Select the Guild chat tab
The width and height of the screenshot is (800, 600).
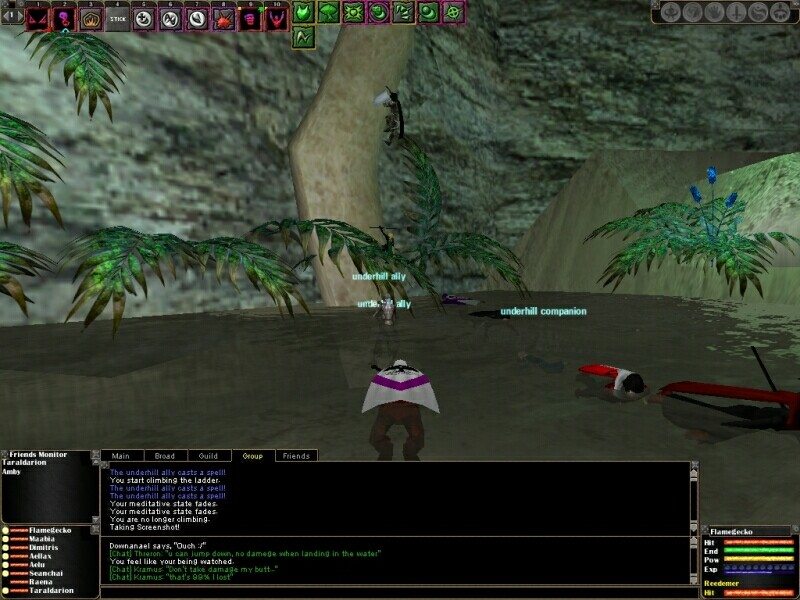208,456
